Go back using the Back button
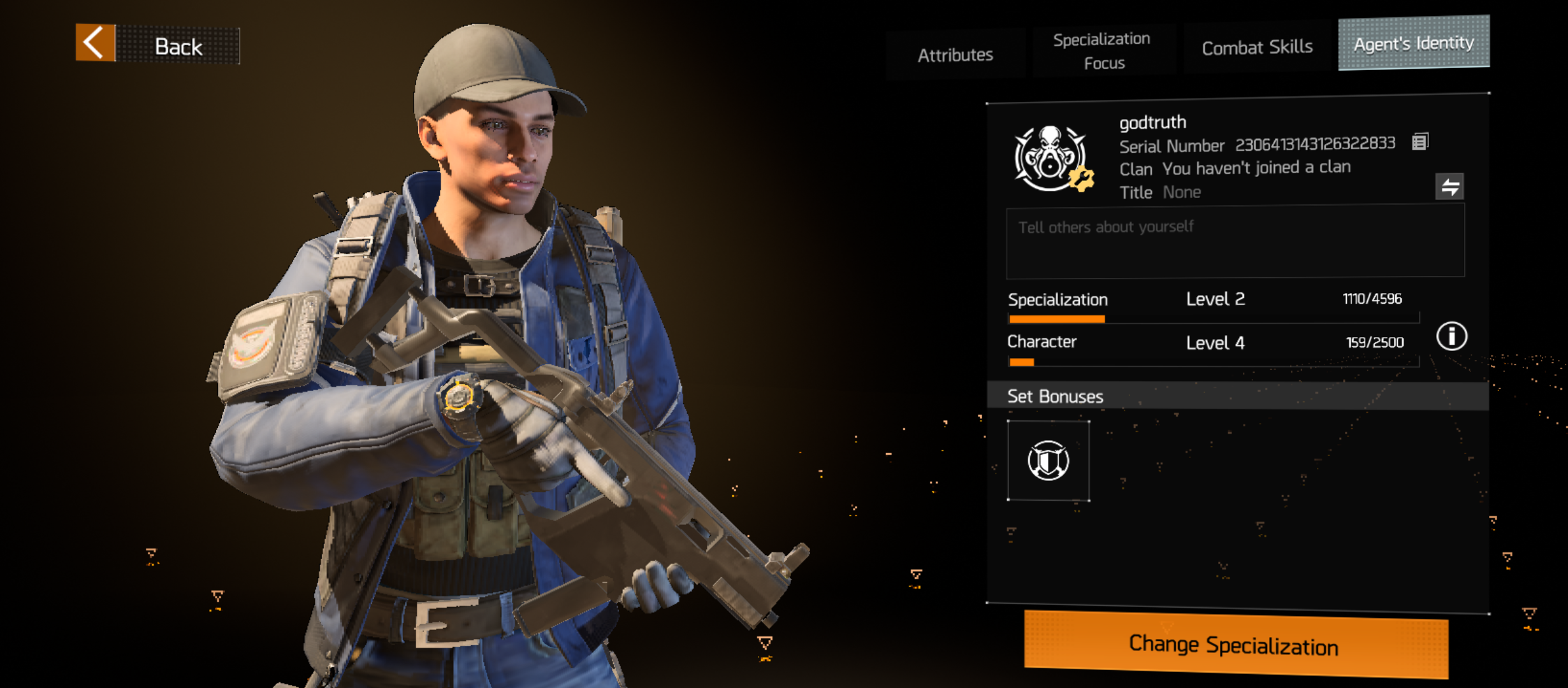This screenshot has width=1568, height=688. (157, 45)
